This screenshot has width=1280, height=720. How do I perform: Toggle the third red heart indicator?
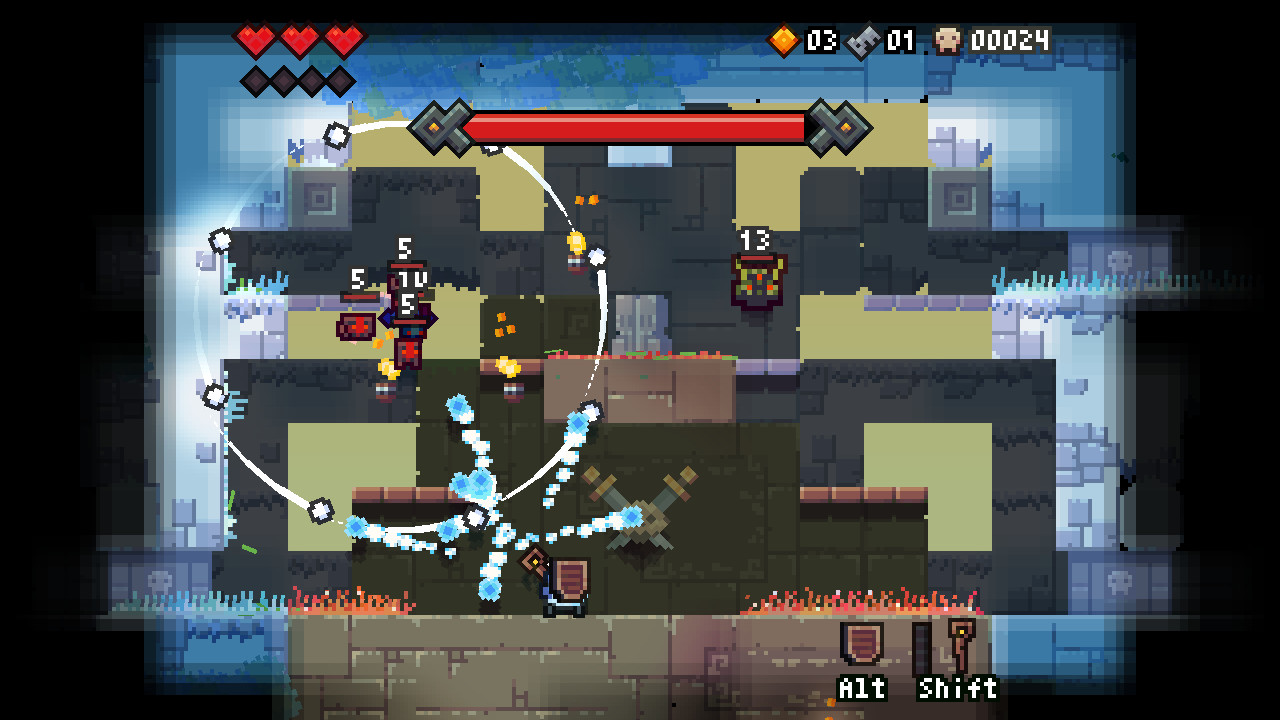point(343,40)
